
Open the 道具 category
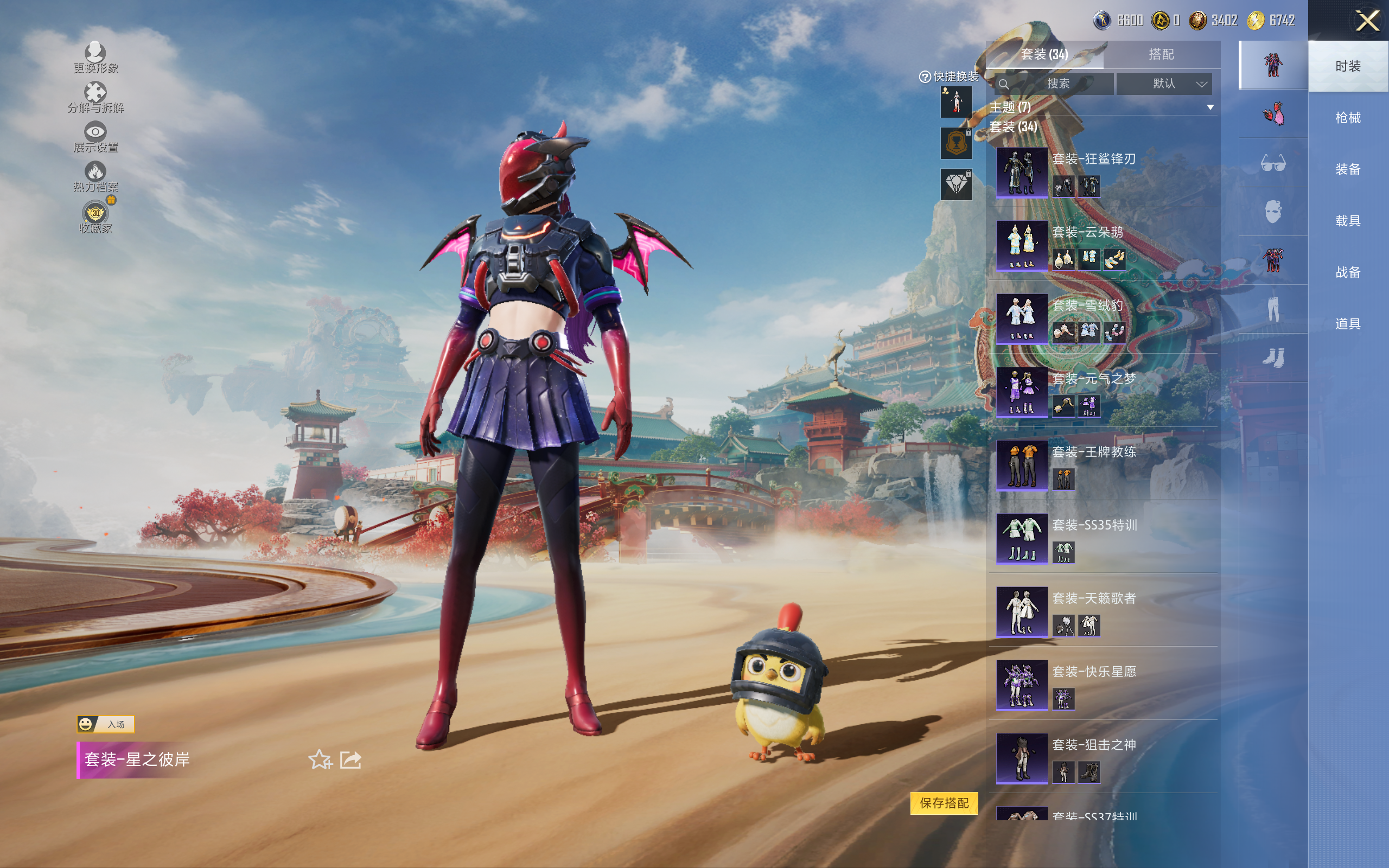[x=1347, y=324]
